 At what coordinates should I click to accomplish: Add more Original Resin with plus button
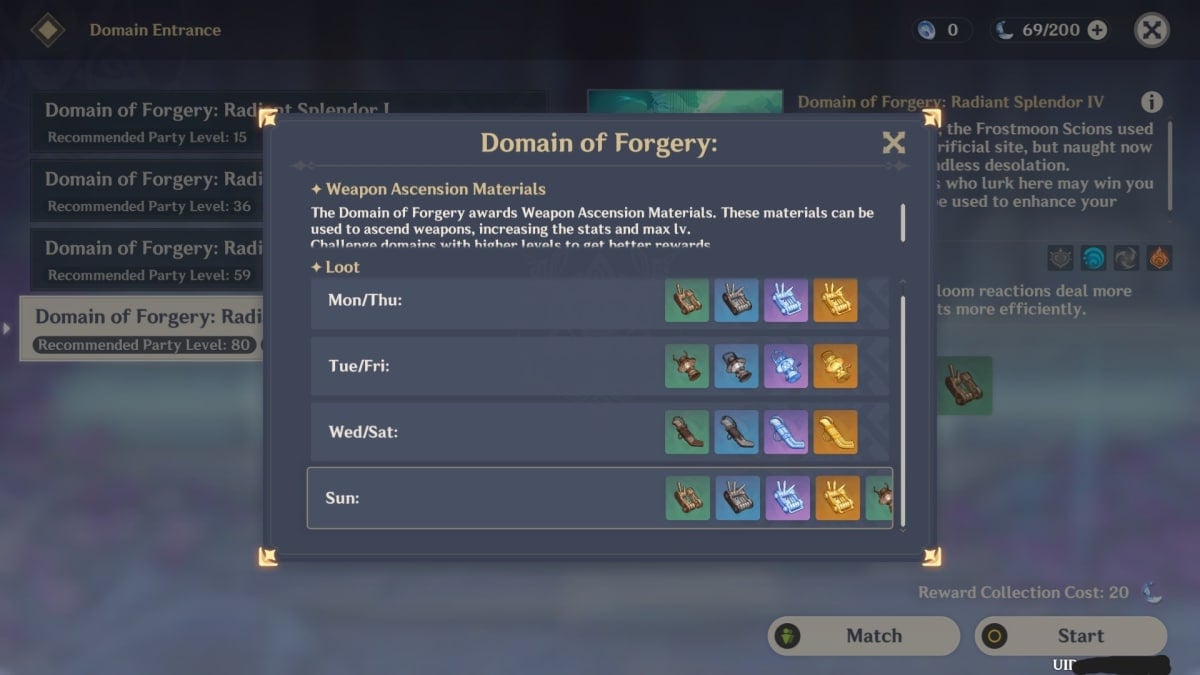pos(1097,30)
